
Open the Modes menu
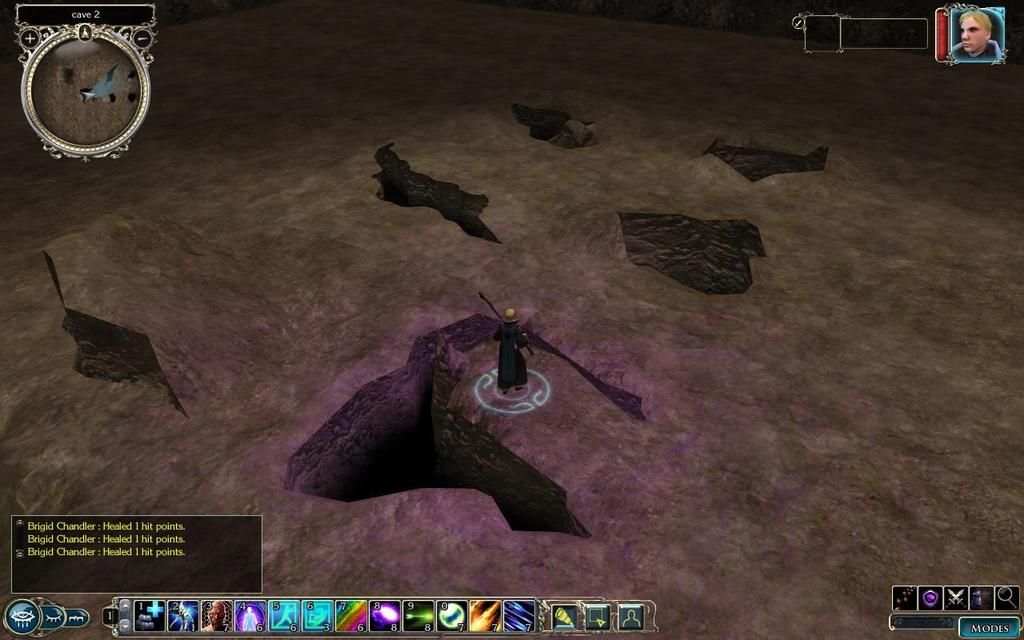click(989, 627)
